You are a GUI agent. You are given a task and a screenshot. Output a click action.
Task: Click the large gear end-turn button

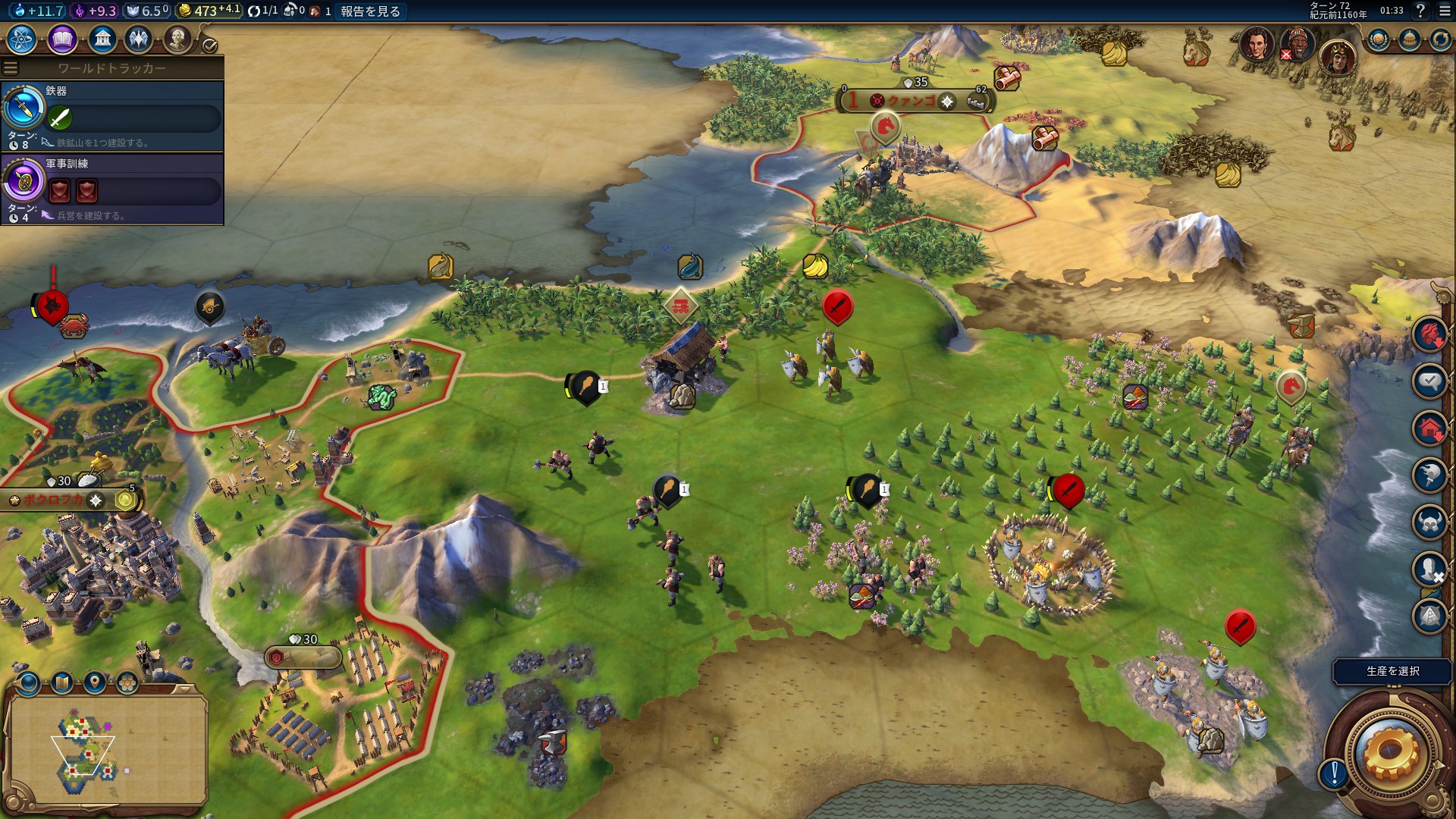click(1391, 751)
